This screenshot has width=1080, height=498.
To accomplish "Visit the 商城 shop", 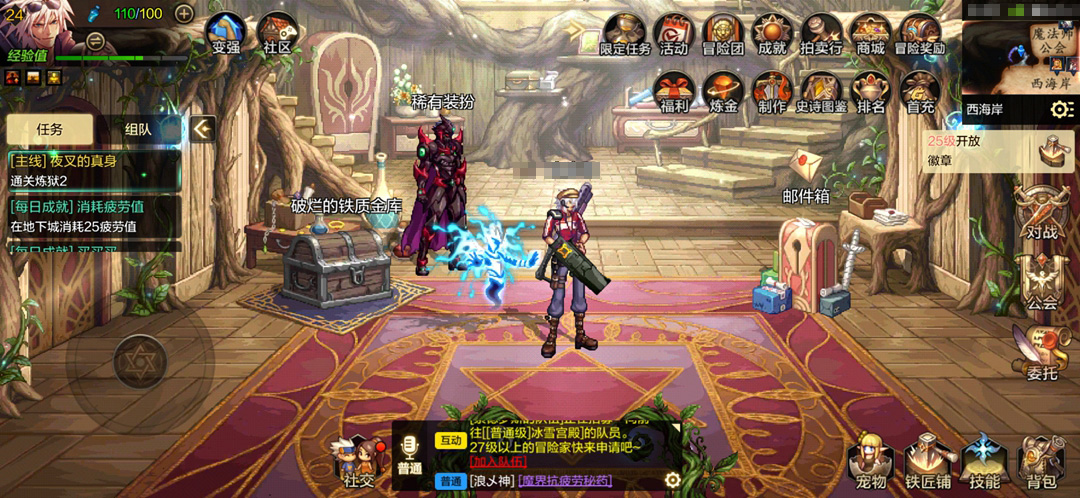I will [870, 33].
